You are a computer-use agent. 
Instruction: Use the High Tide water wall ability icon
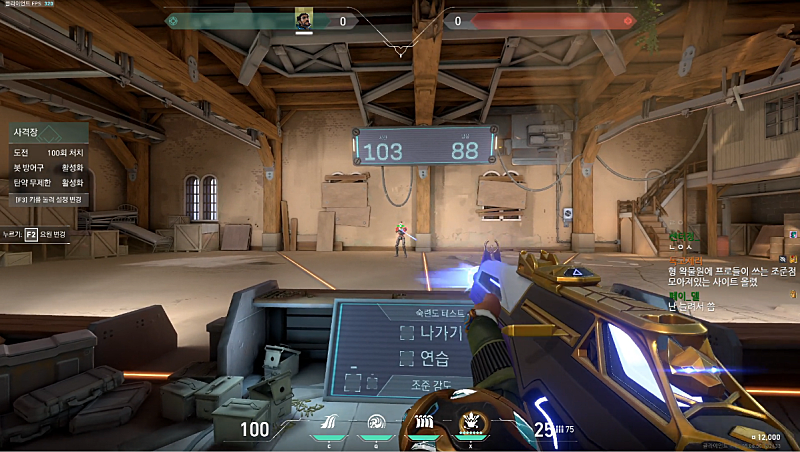click(423, 423)
